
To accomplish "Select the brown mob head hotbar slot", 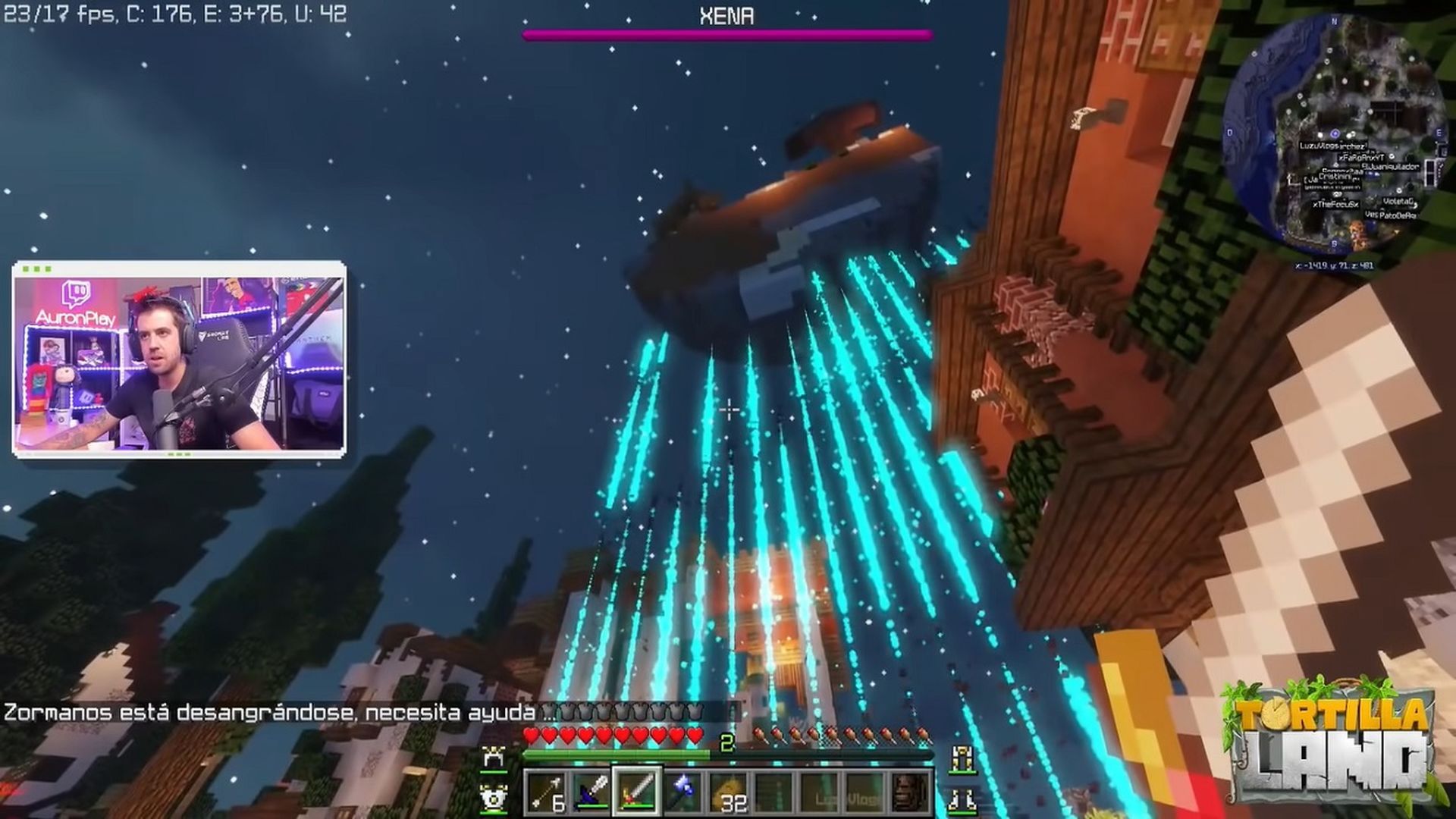I will (x=908, y=792).
